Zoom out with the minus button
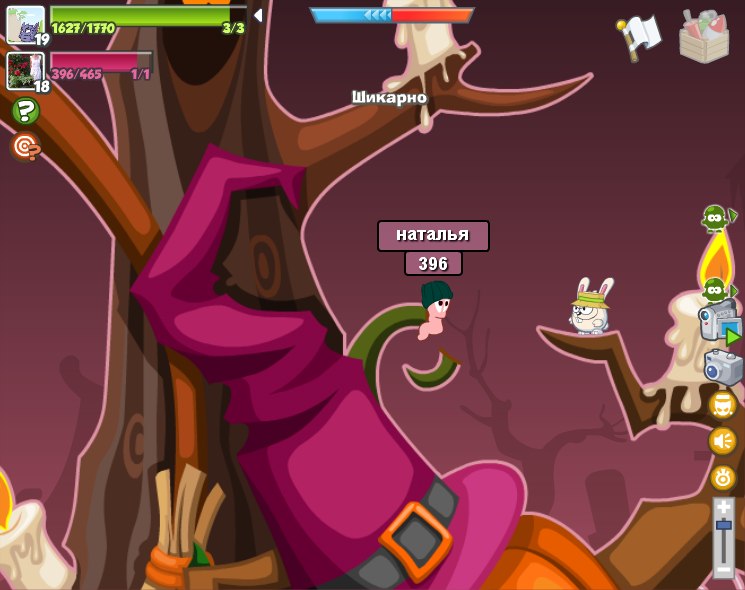Viewport: 745px width, 590px height. [723, 569]
